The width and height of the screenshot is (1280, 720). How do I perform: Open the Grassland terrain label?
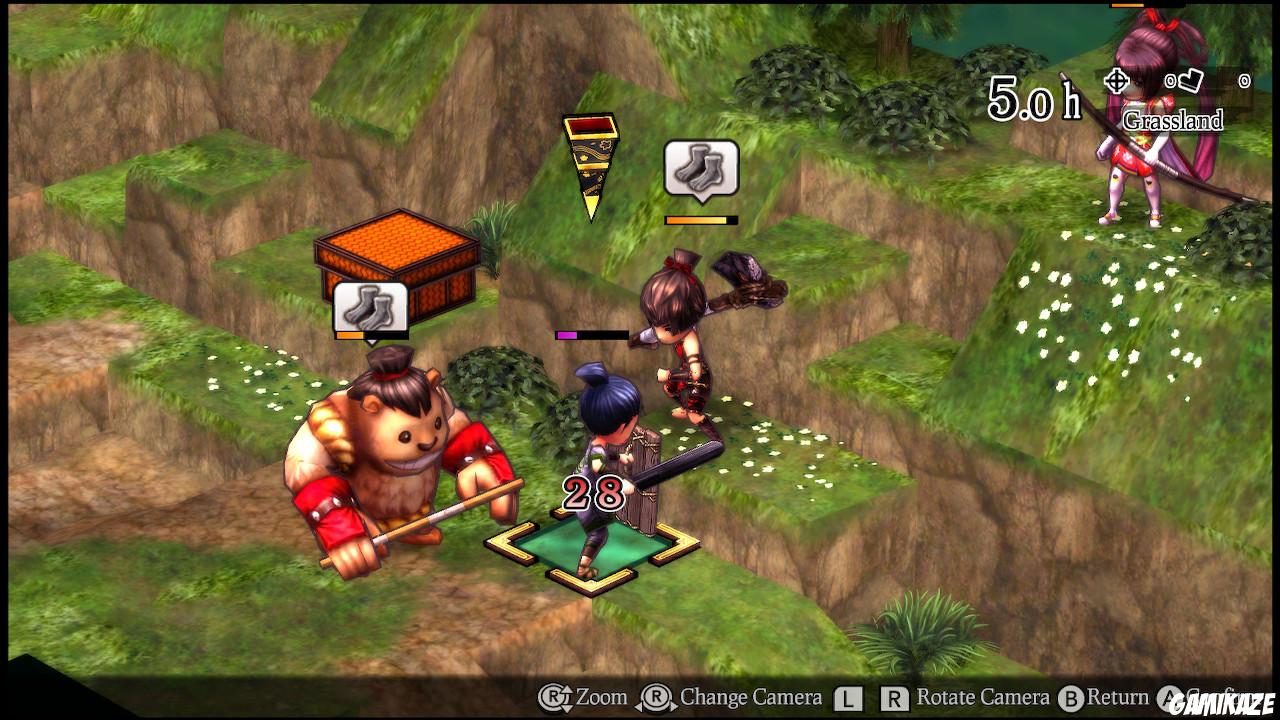coord(1176,119)
